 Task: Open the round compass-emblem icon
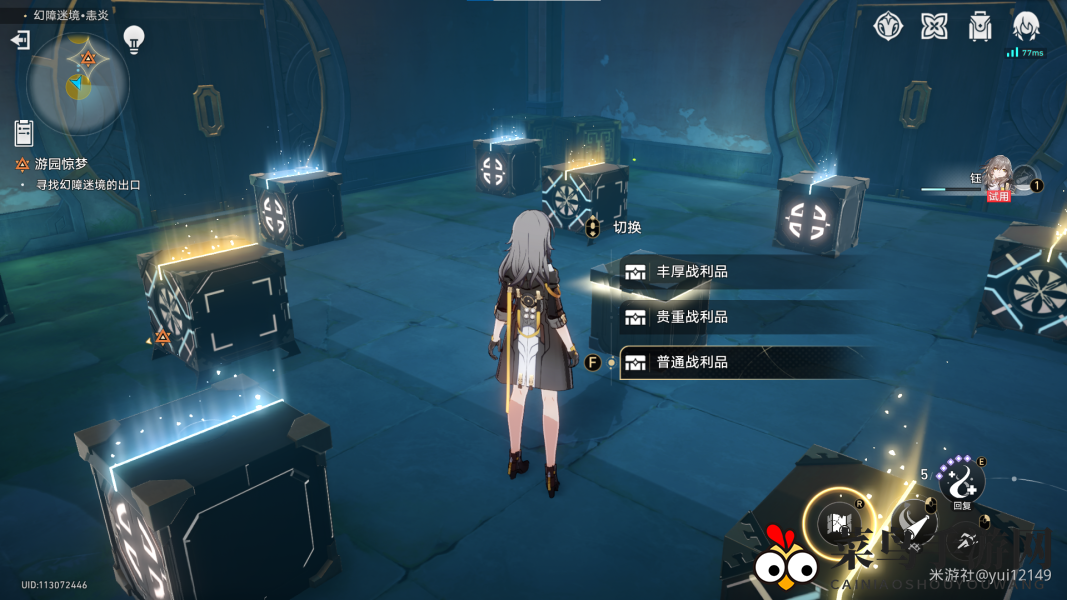pyautogui.click(x=888, y=27)
